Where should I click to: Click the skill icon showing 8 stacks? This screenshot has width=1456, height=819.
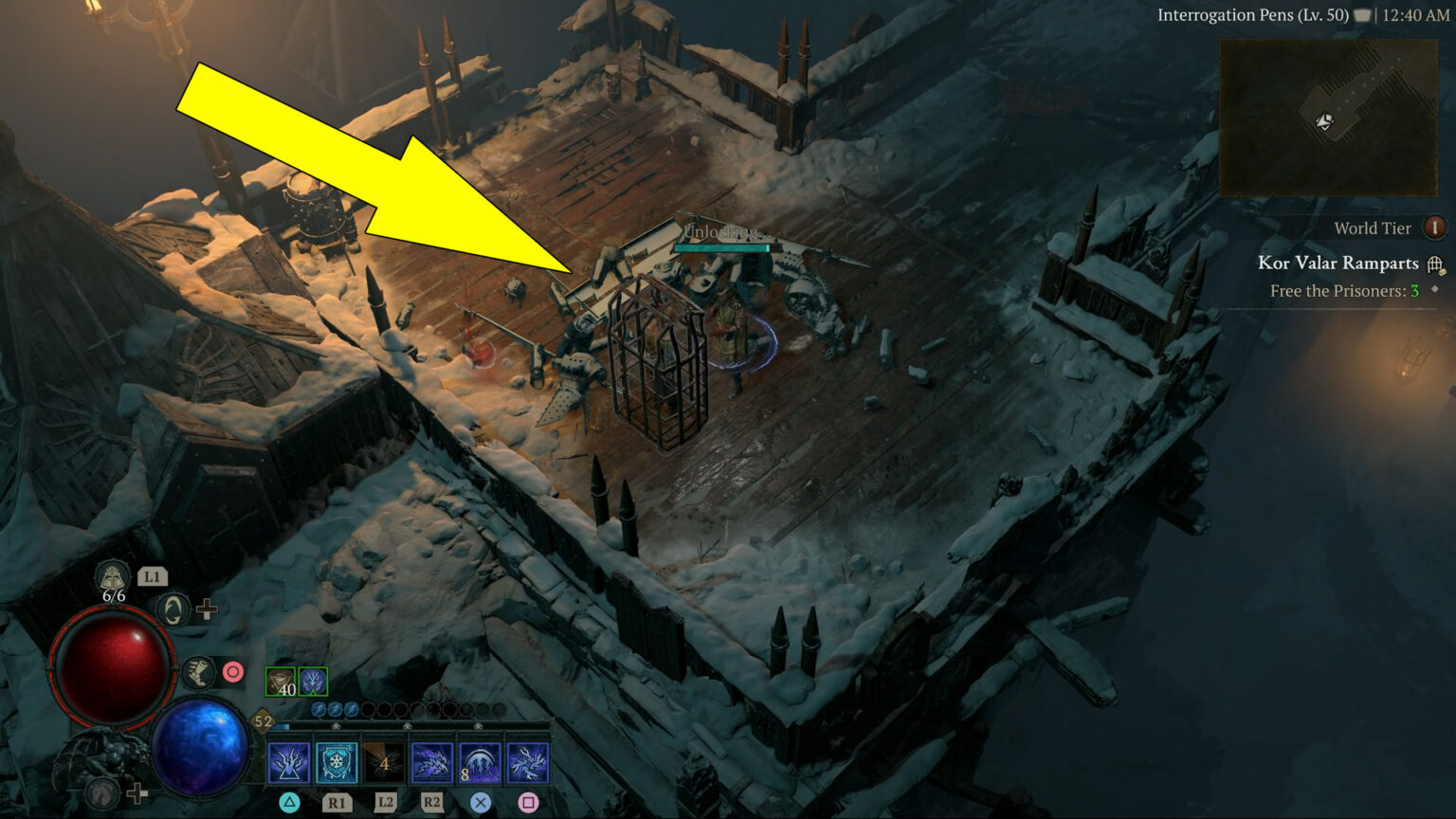[478, 763]
